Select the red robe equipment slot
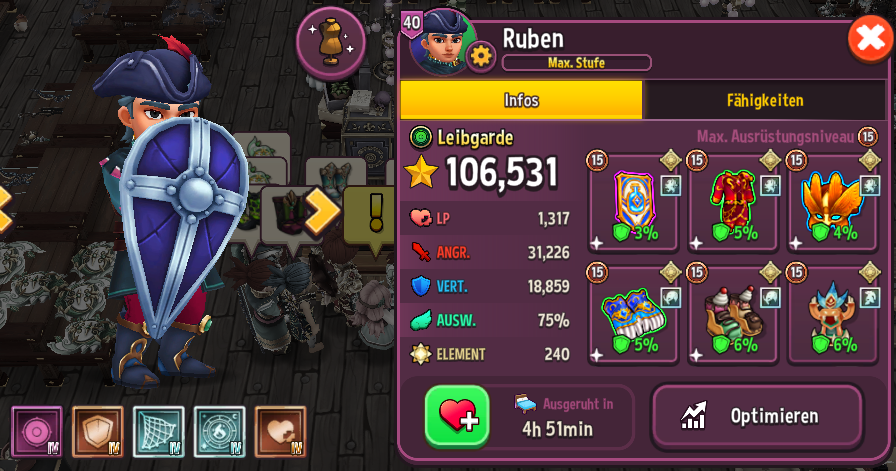The width and height of the screenshot is (896, 471). pyautogui.click(x=733, y=205)
